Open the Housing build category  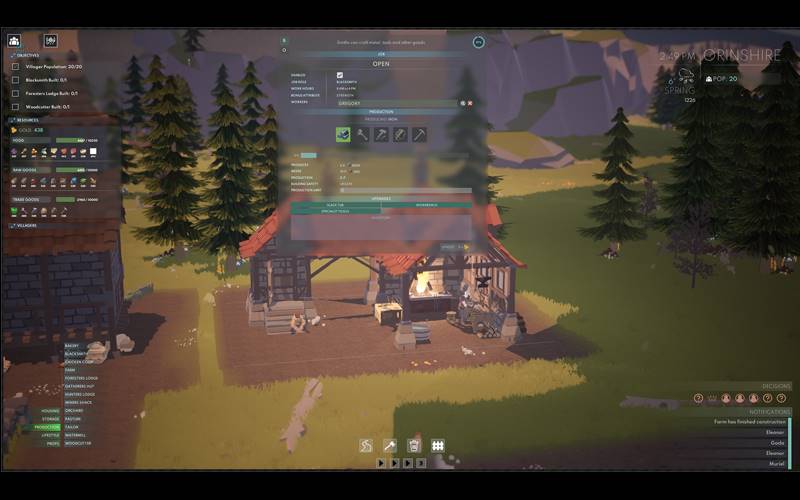(50, 410)
